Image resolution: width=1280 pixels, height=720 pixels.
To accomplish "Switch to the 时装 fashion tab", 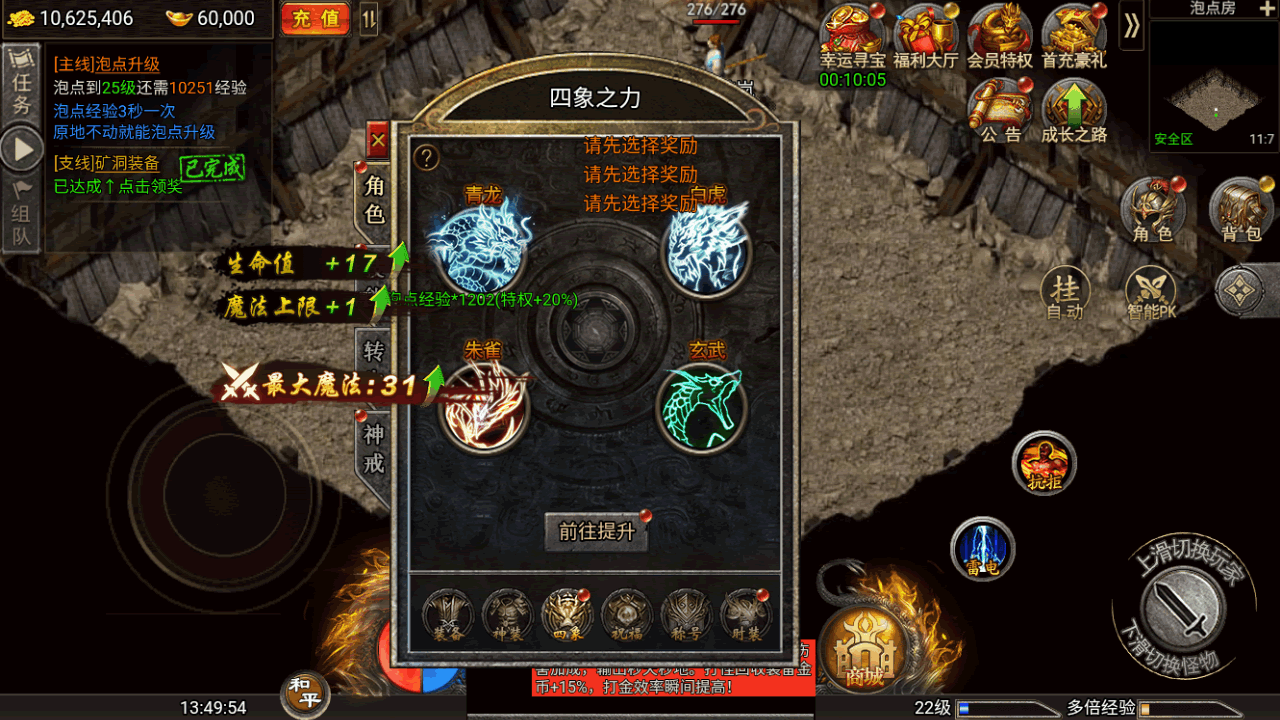I will [746, 613].
